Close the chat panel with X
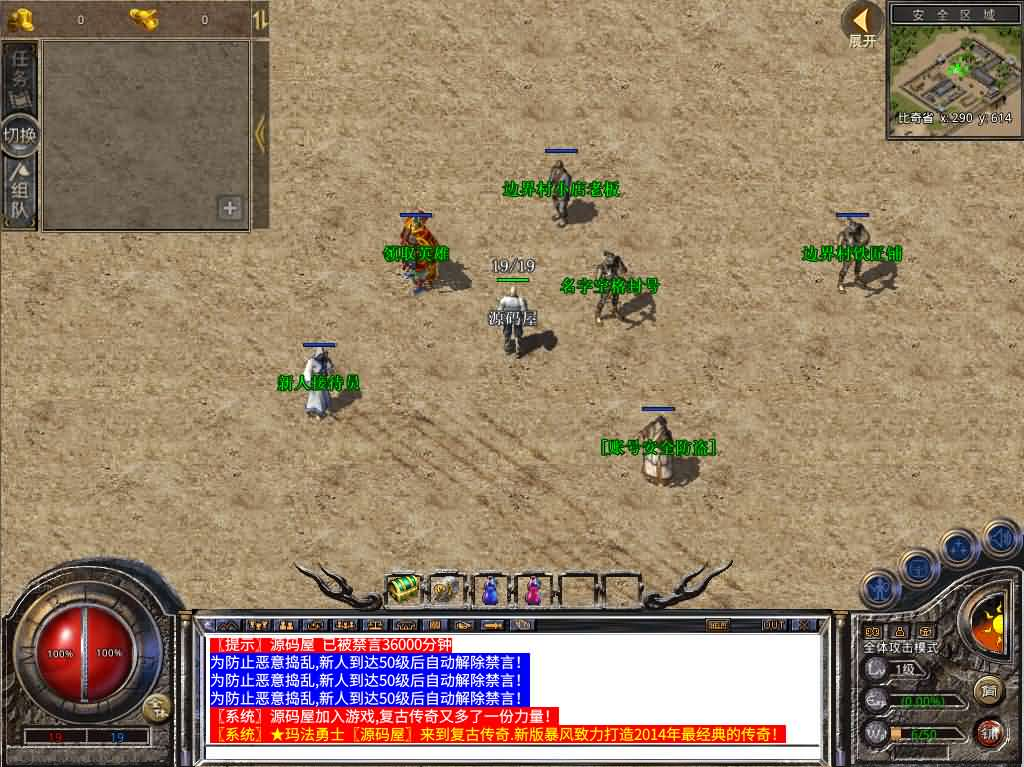The width and height of the screenshot is (1024, 767). tap(804, 625)
